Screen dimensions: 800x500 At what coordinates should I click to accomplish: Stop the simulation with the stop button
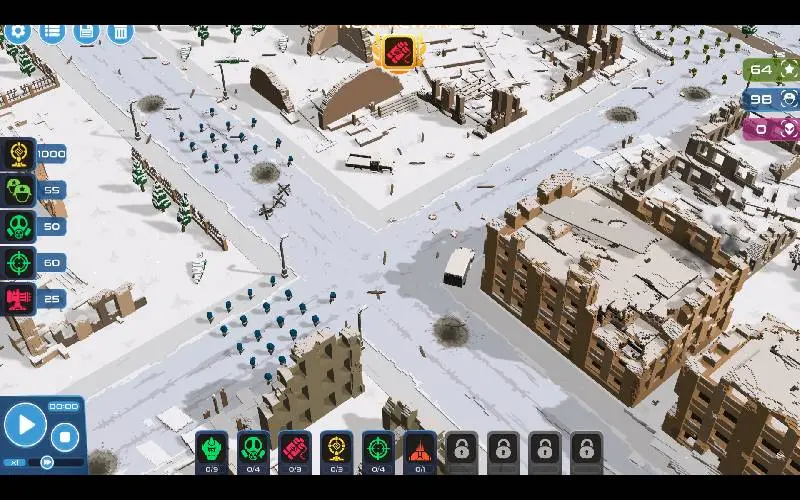[x=65, y=436]
